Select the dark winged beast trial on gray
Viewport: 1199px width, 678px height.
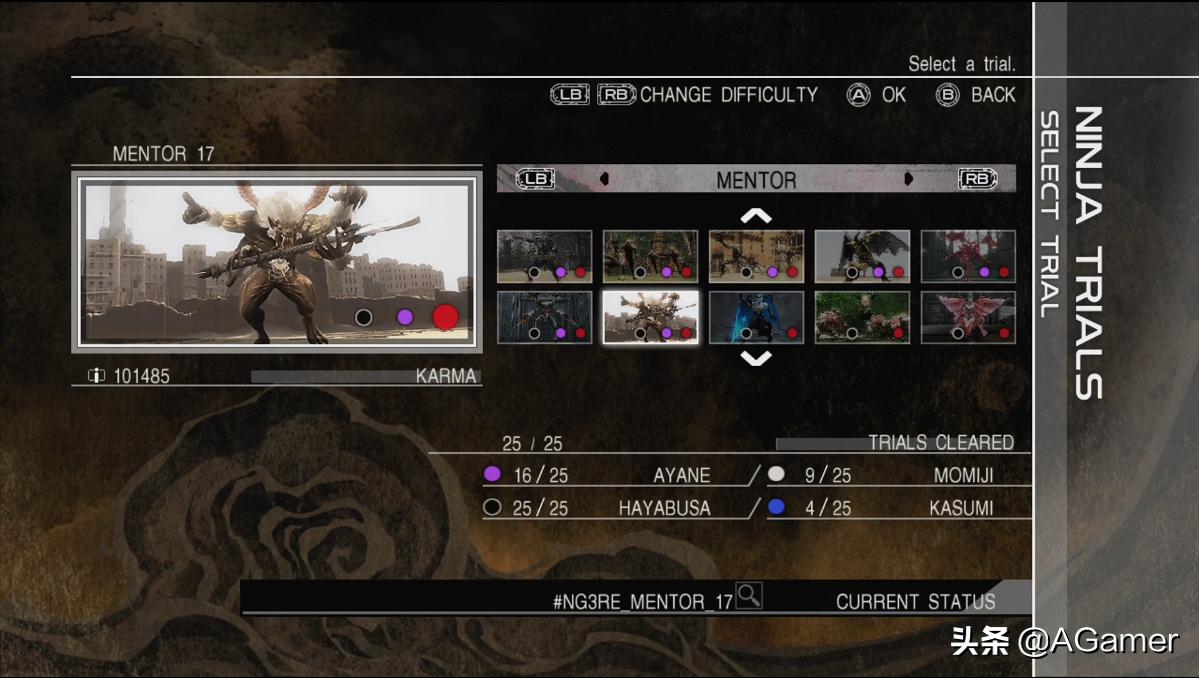[862, 256]
